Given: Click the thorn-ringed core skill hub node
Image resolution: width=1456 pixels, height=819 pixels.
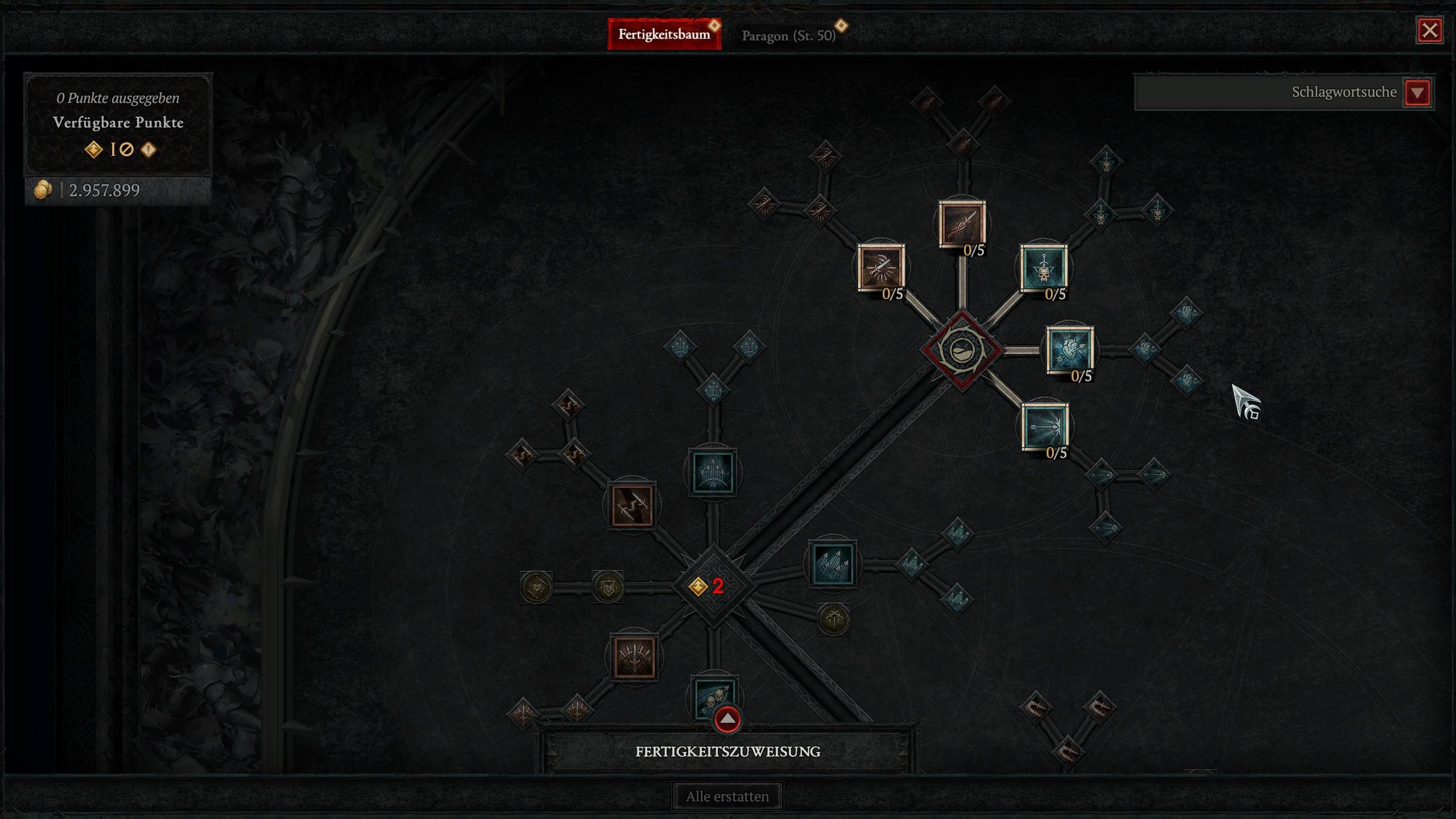Looking at the screenshot, I should tap(961, 350).
